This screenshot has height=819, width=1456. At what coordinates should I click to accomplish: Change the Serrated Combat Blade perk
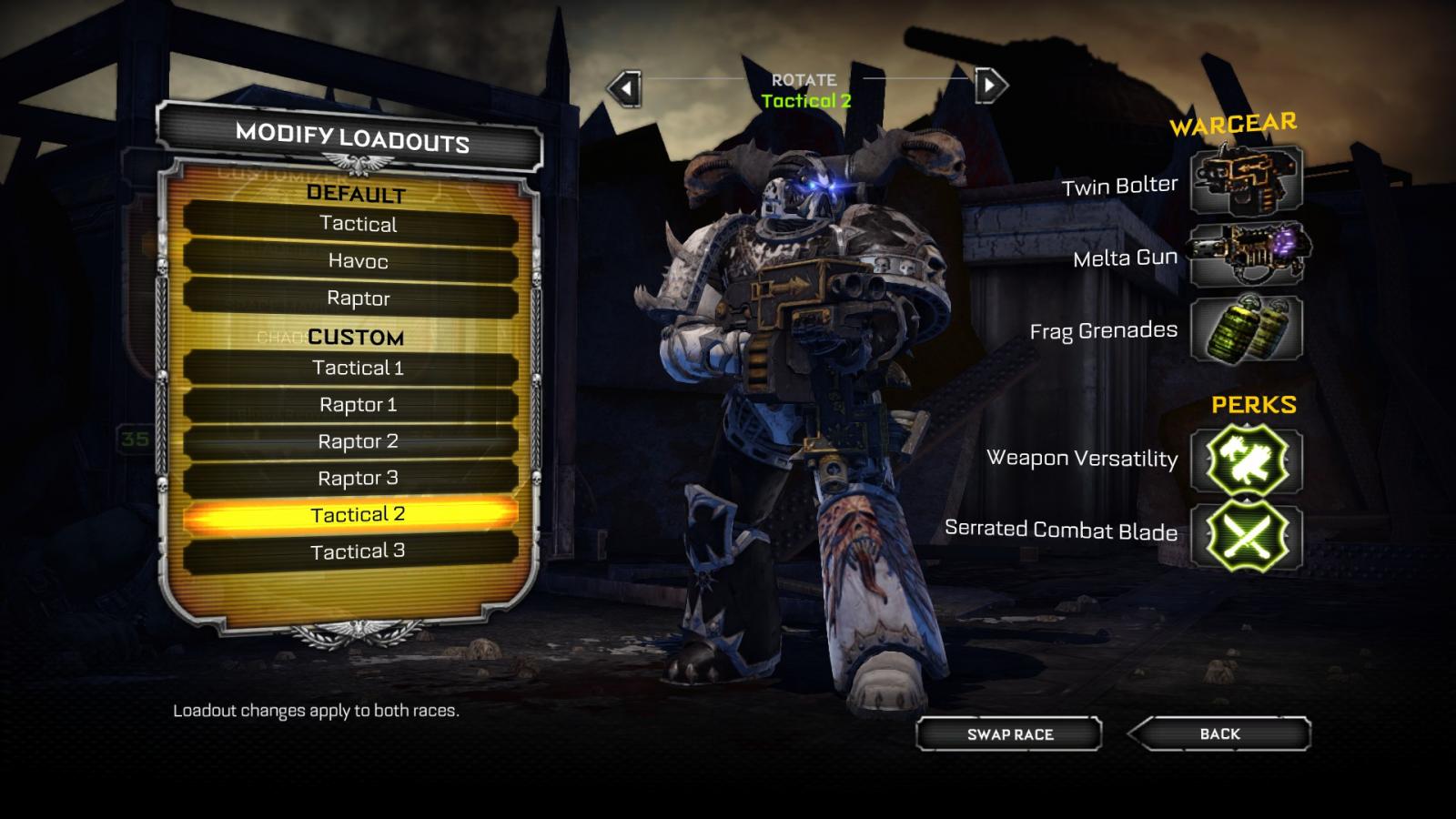point(1246,535)
